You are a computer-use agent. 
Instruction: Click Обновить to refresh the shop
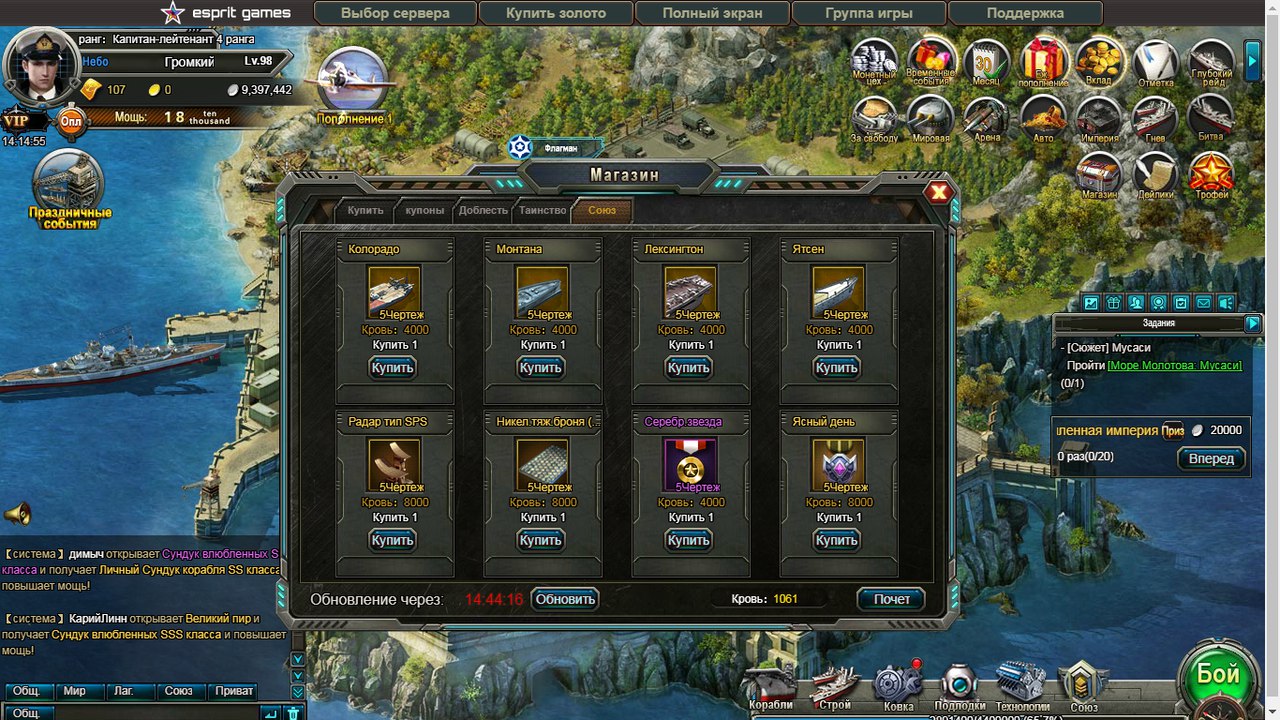pyautogui.click(x=565, y=599)
